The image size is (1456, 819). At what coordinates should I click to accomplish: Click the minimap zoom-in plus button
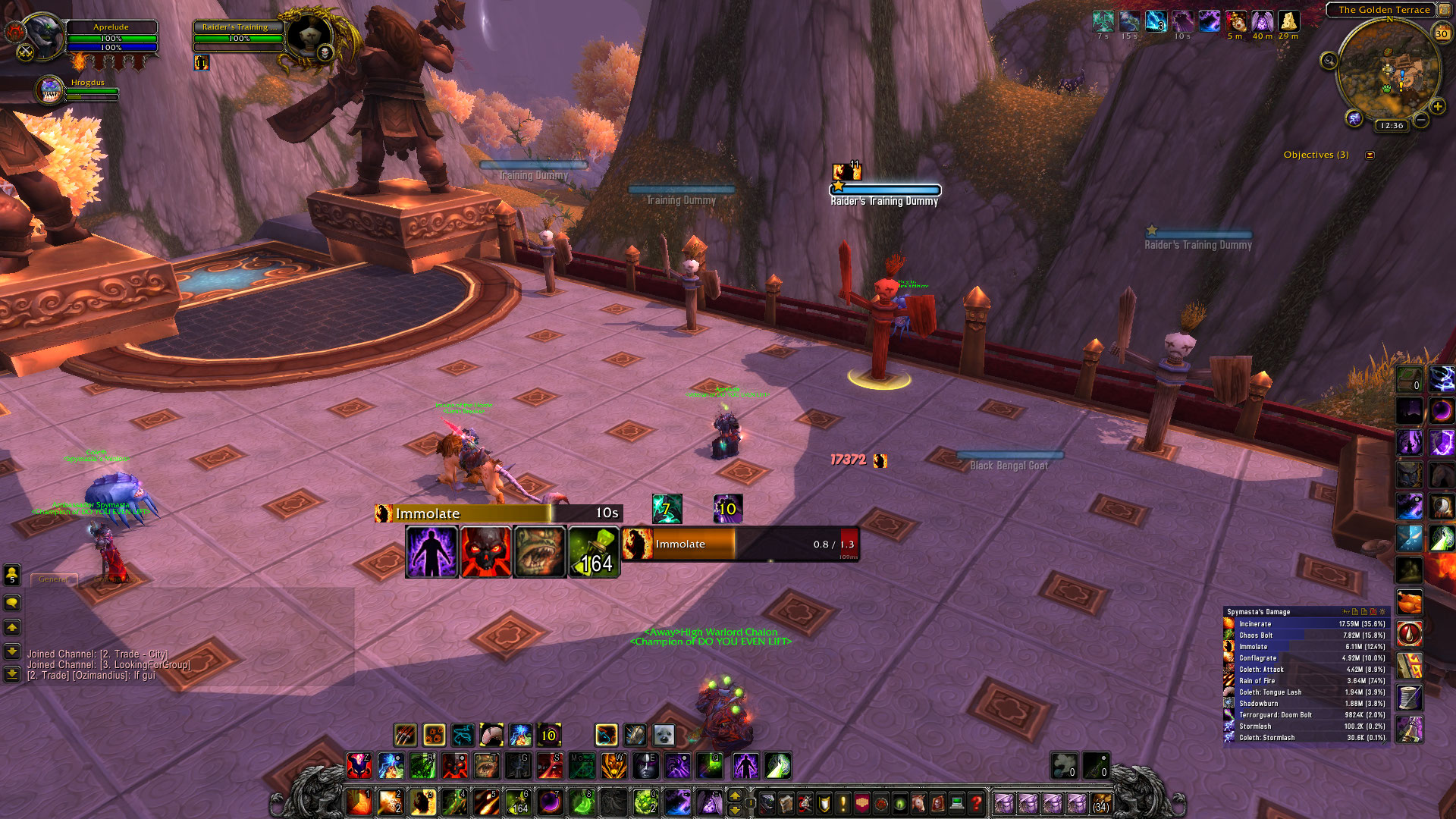1437,107
